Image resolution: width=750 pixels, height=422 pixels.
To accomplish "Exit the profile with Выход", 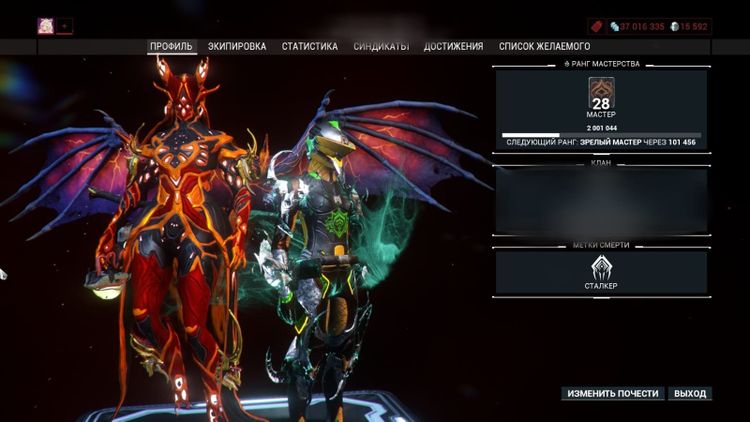I will [x=689, y=393].
